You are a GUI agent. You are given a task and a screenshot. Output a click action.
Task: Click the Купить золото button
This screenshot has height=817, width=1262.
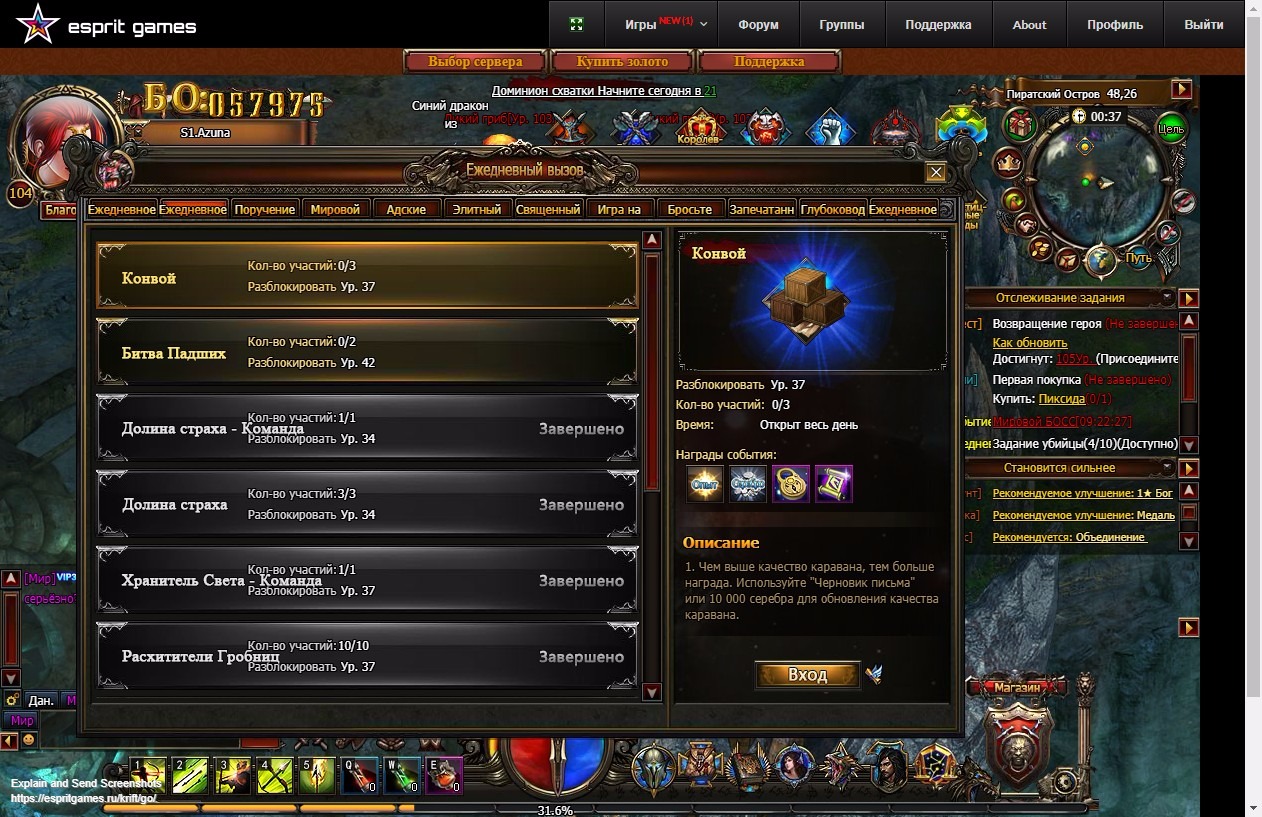click(622, 62)
